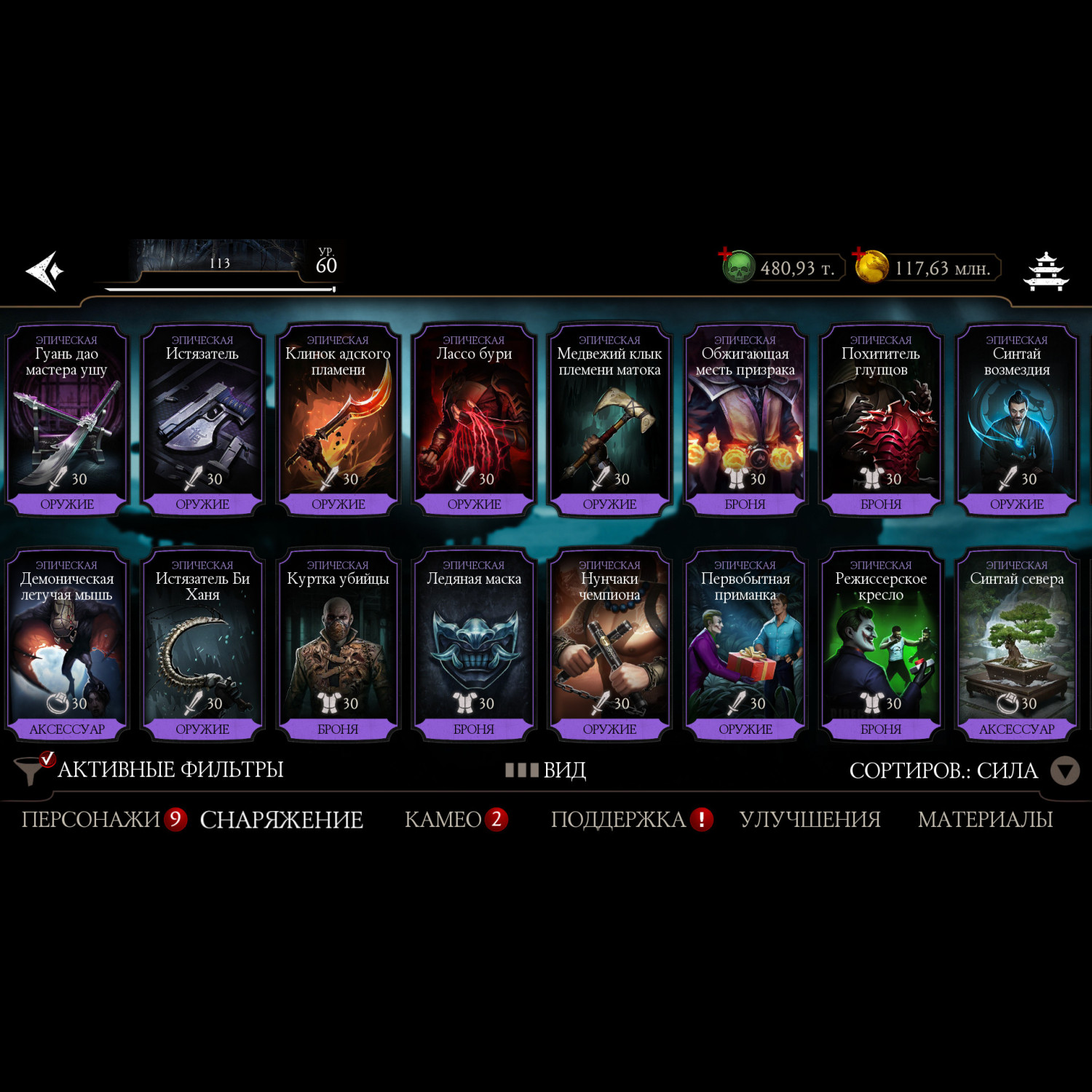
Task: Switch to the ПЕРСОНАЖИ tab
Action: 91,820
